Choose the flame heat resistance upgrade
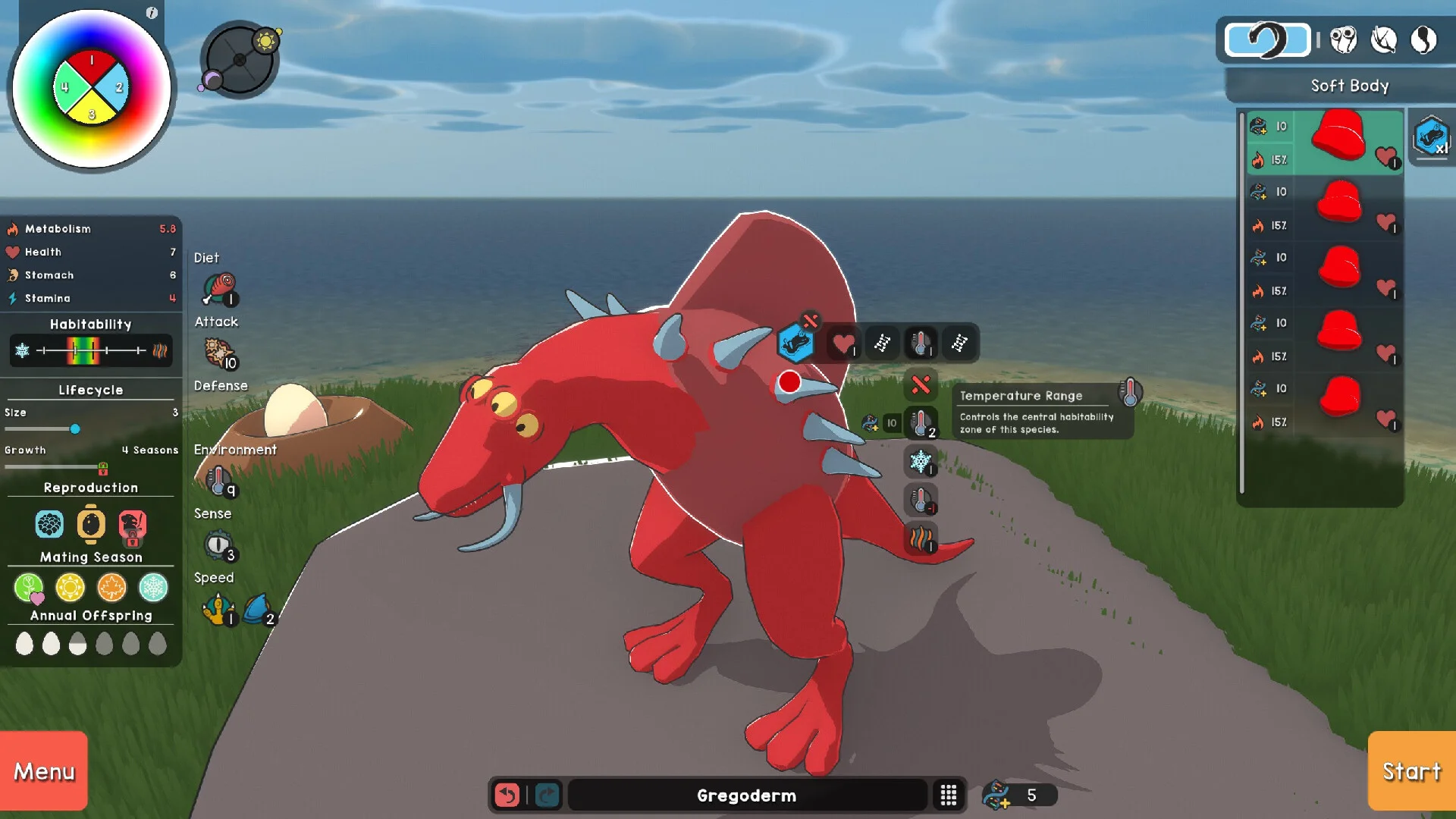The height and width of the screenshot is (819, 1456). pyautogui.click(x=921, y=538)
